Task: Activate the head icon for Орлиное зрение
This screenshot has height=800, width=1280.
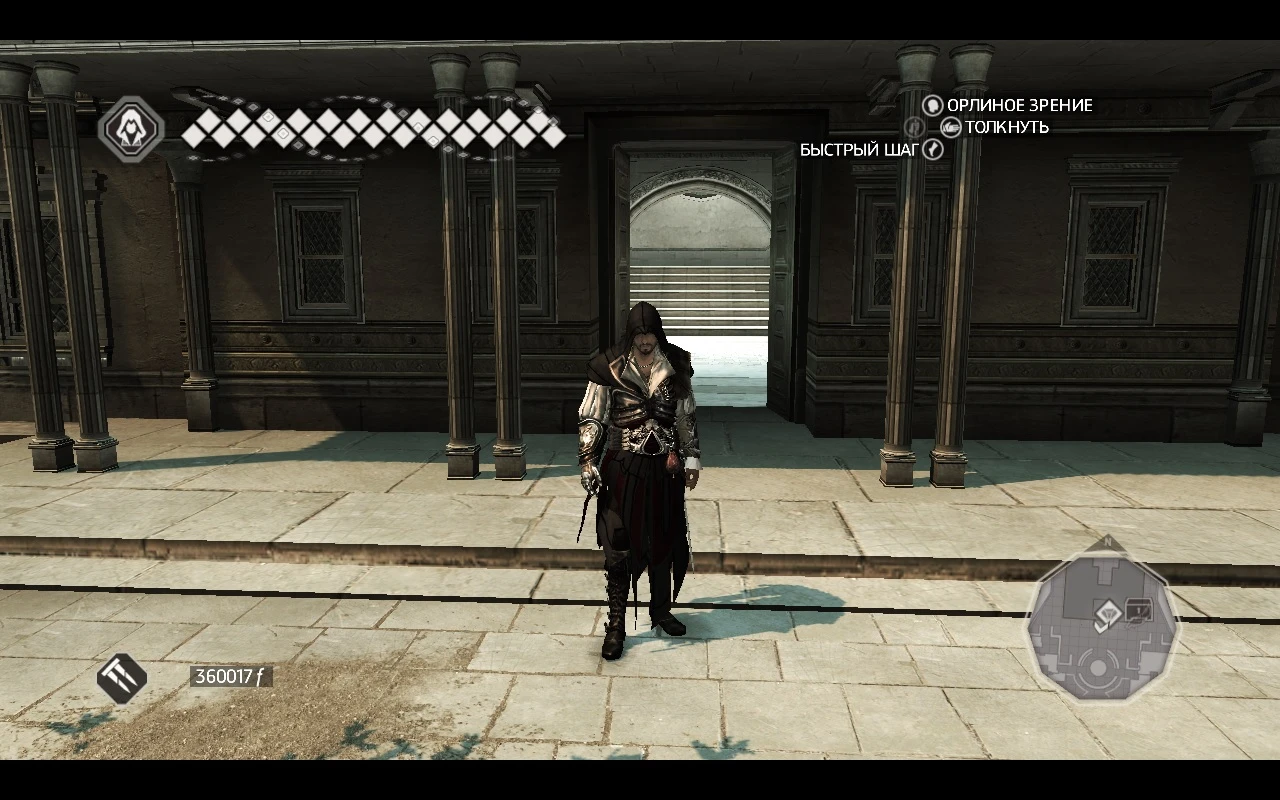Action: (933, 105)
